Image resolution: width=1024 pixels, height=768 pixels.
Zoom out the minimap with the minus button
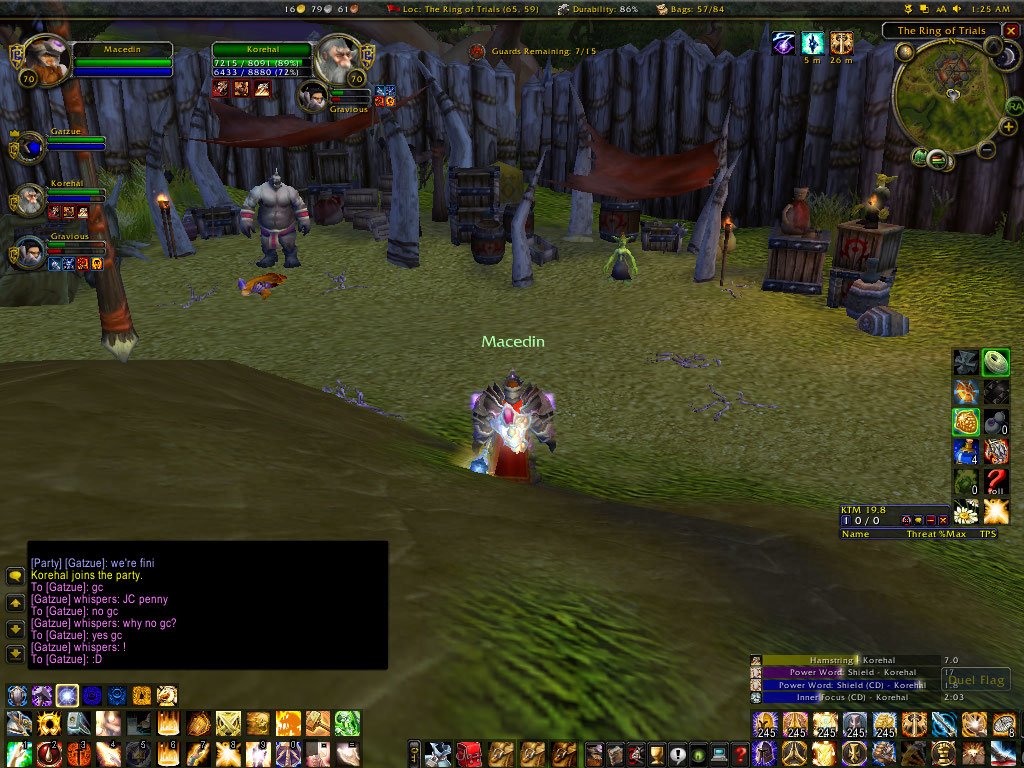[x=986, y=151]
